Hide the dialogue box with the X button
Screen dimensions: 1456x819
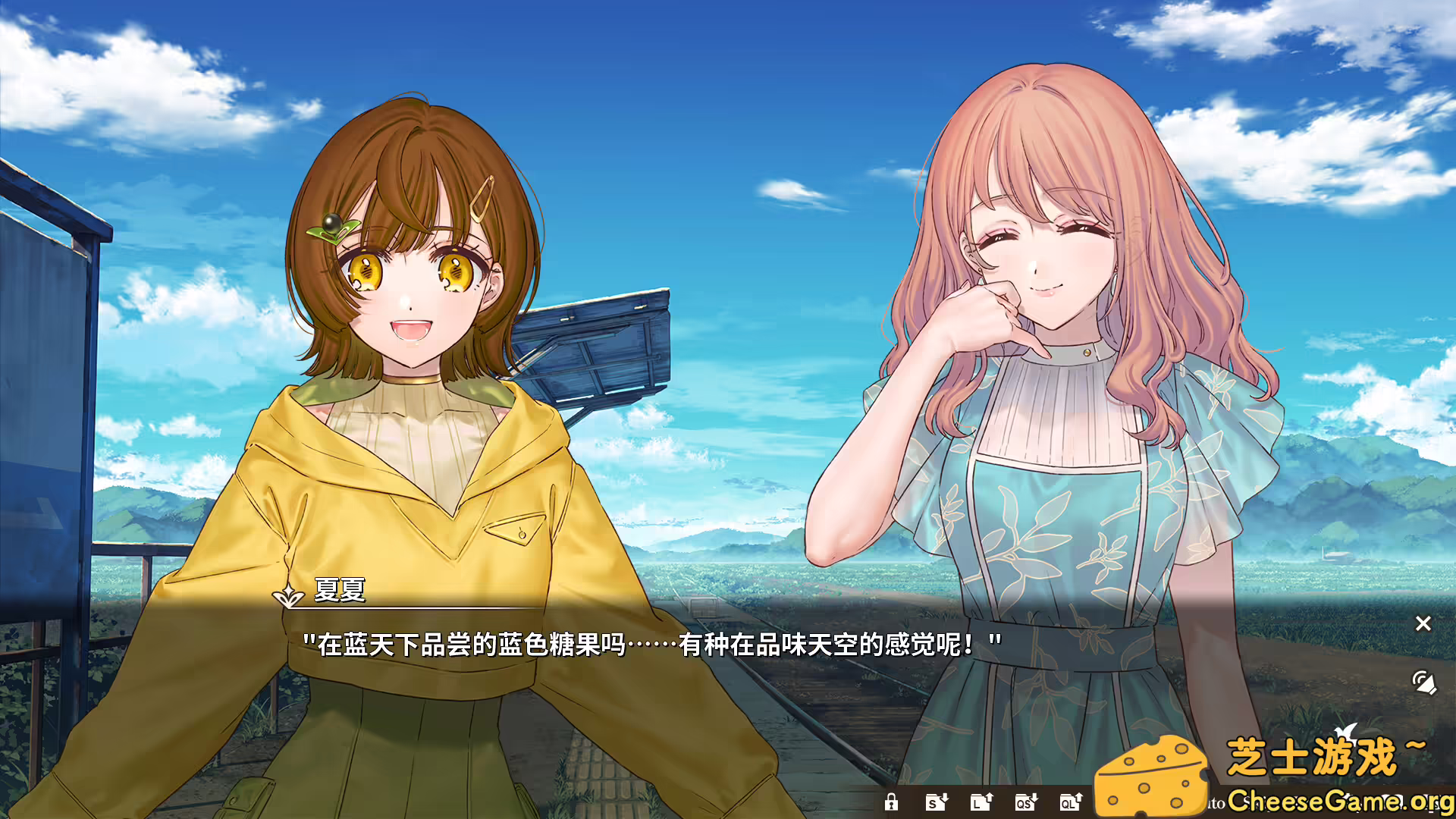[1423, 623]
